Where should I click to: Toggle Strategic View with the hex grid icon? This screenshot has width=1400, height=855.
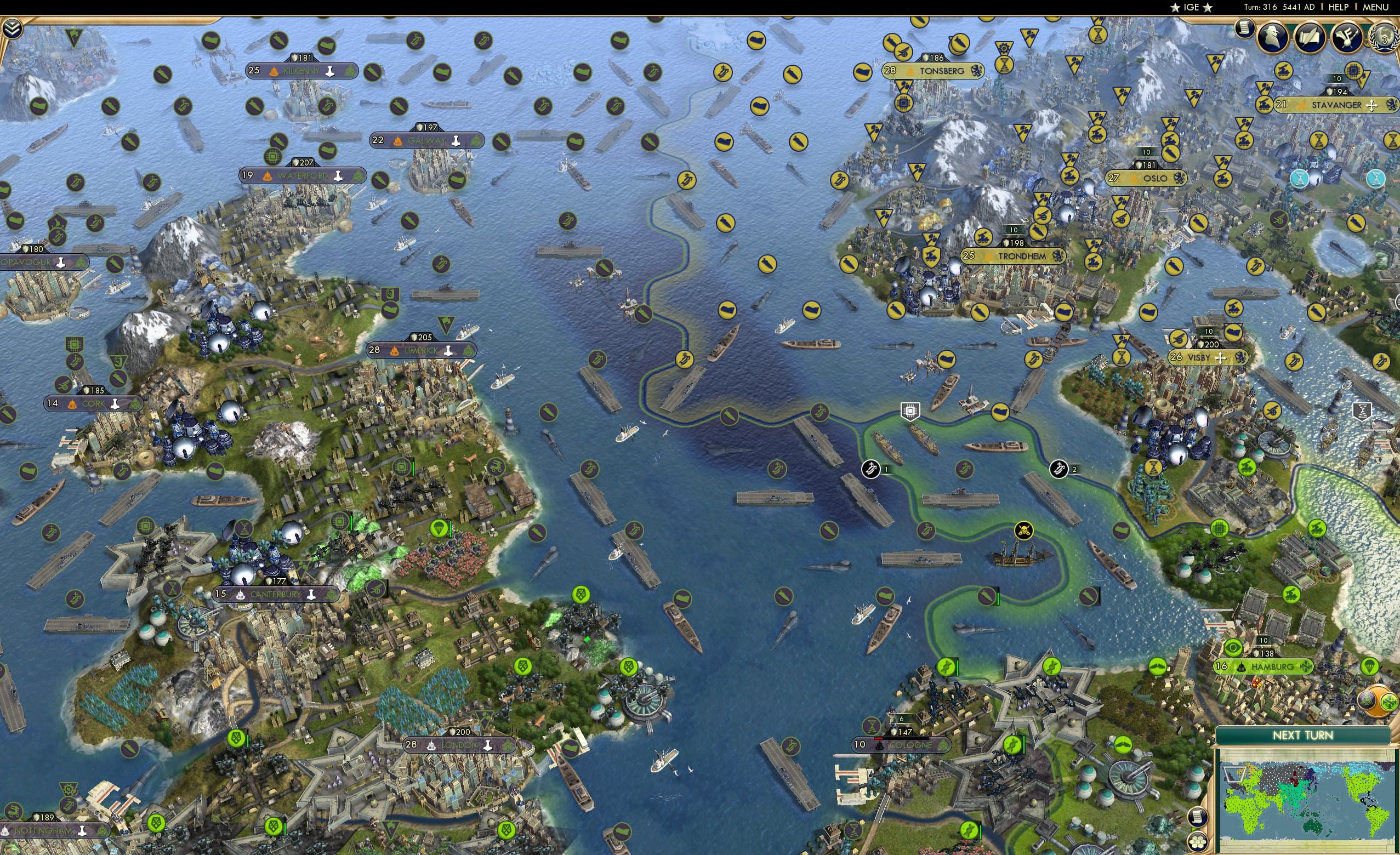pyautogui.click(x=1198, y=842)
